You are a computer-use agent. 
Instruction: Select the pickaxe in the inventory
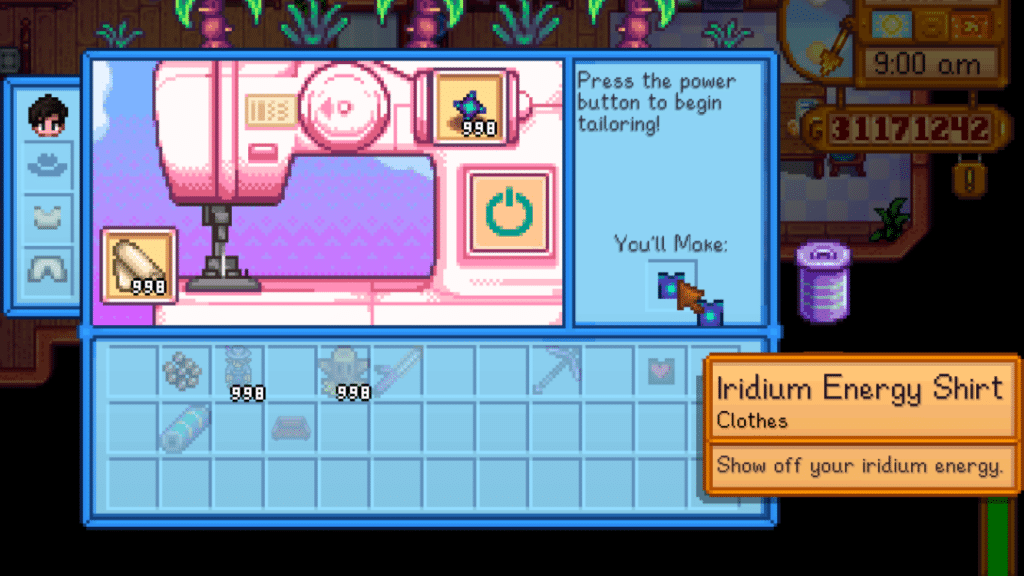pos(557,372)
